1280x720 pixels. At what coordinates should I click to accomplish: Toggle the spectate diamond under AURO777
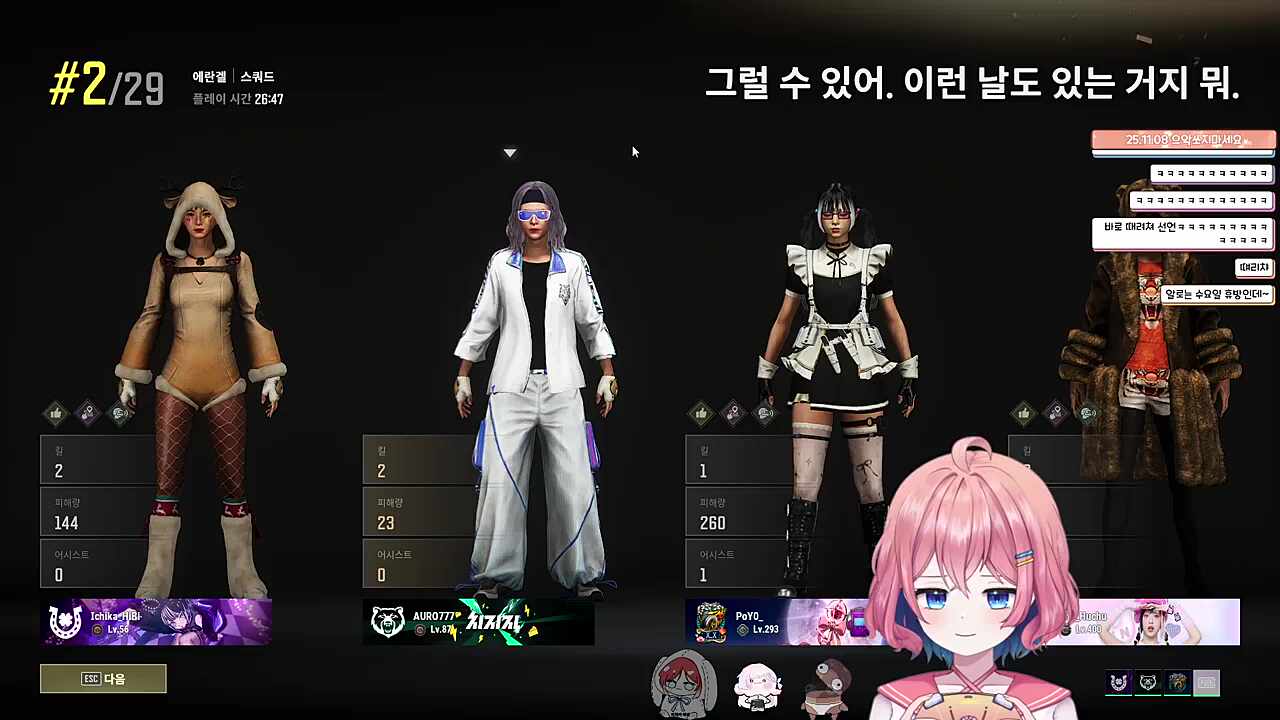coord(442,413)
